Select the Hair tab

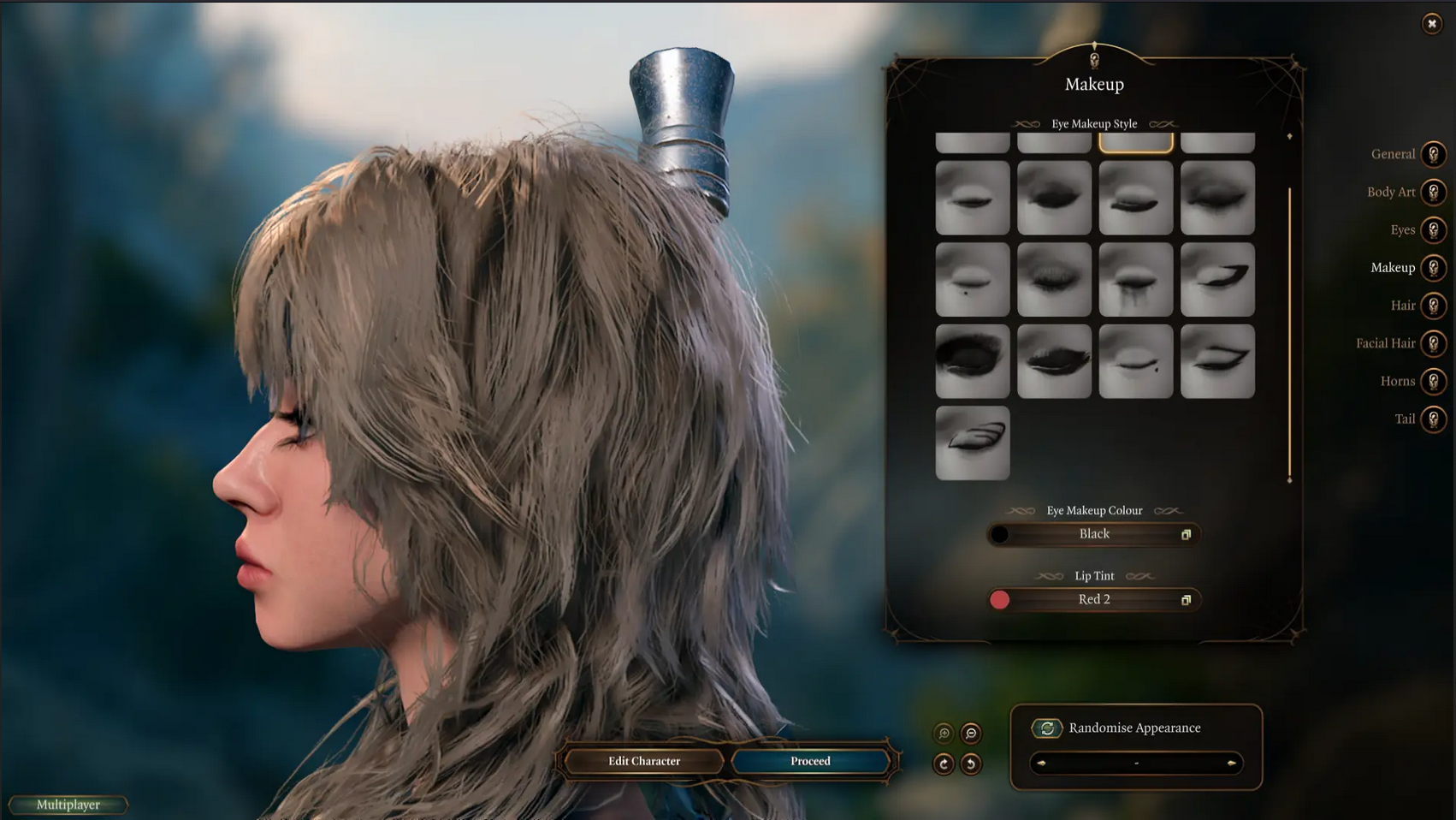pyautogui.click(x=1433, y=306)
